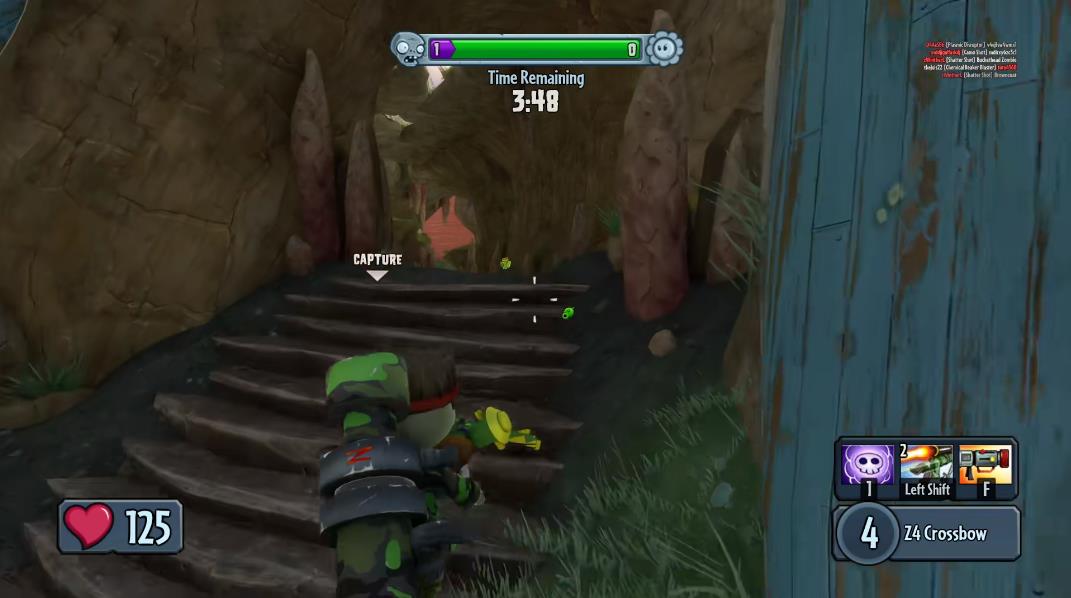1071x598 pixels.
Task: Select the Z4 Crossbow weapon panel
Action: click(x=926, y=533)
